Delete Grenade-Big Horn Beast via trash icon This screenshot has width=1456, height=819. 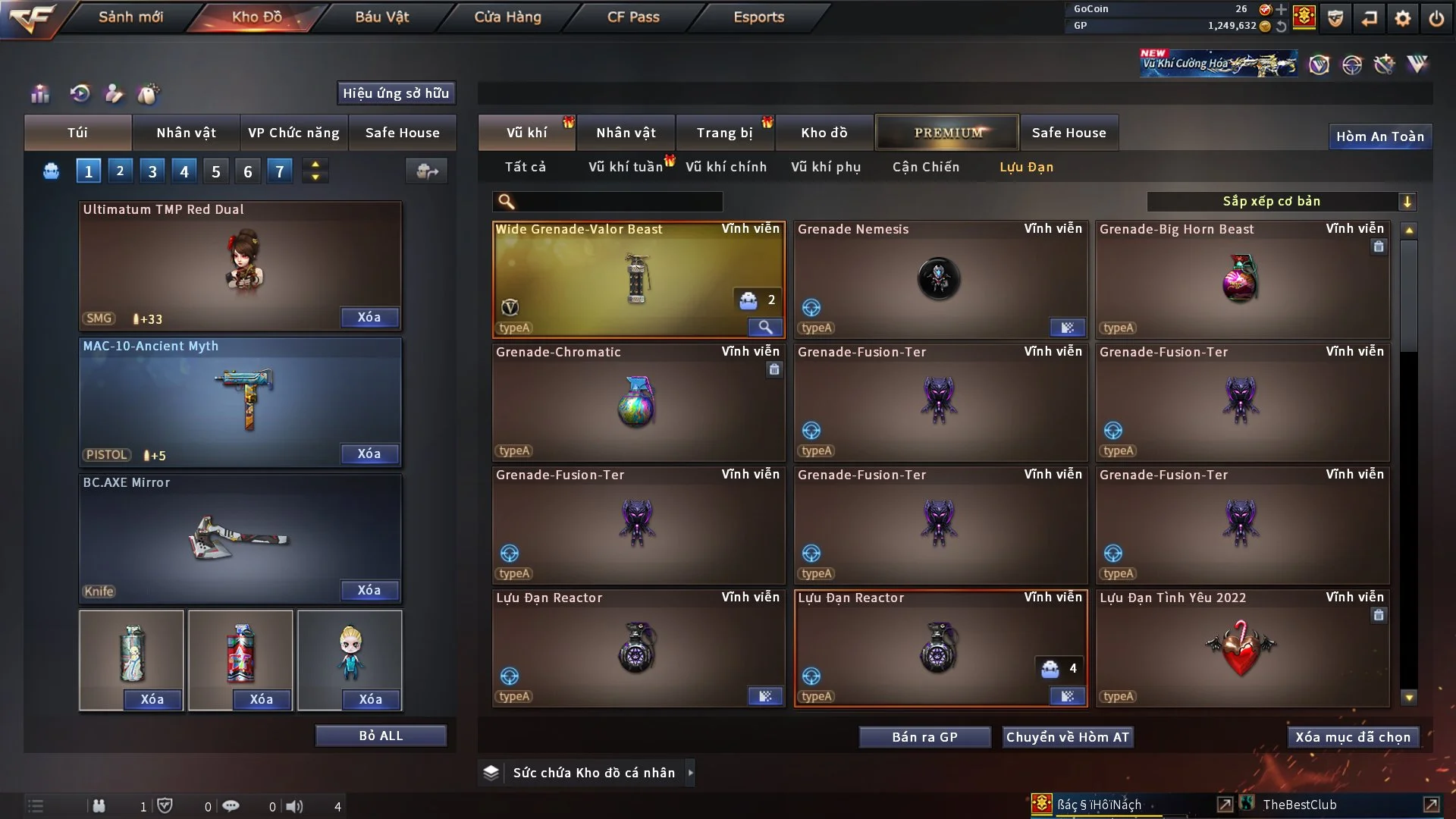tap(1378, 246)
